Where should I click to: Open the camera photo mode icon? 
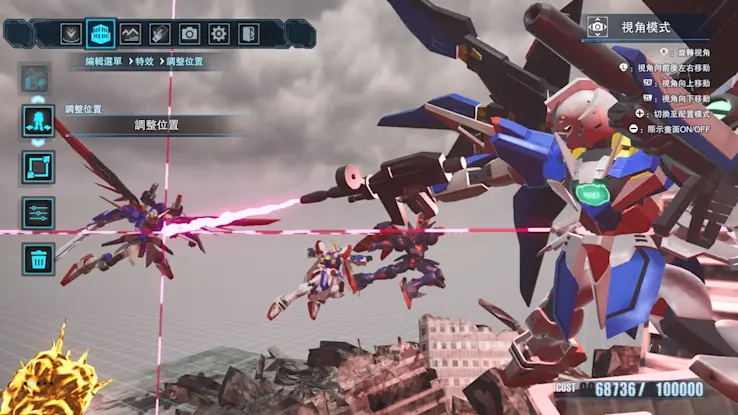[189, 33]
